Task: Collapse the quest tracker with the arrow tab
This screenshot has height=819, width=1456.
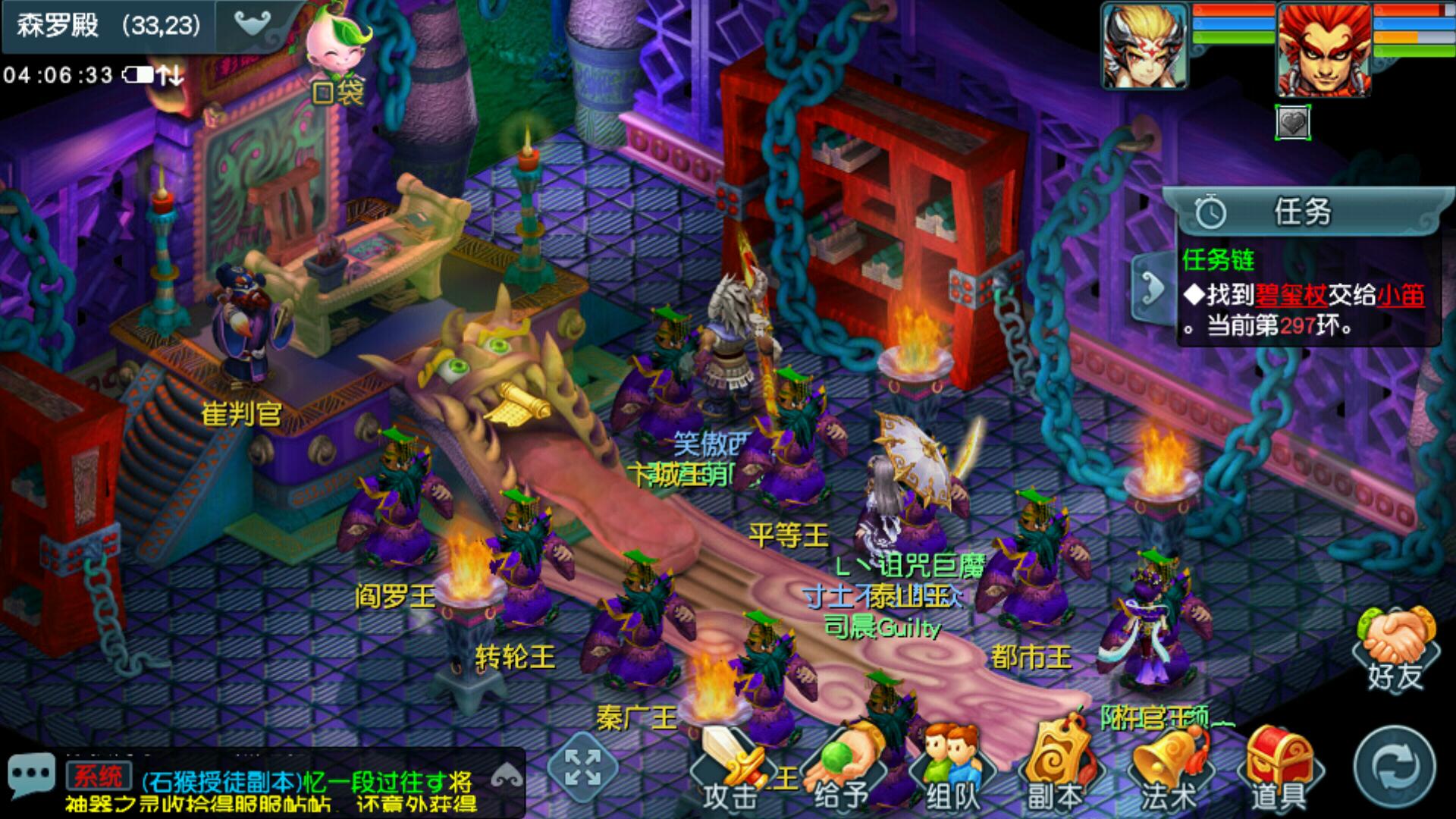Action: click(x=1152, y=289)
